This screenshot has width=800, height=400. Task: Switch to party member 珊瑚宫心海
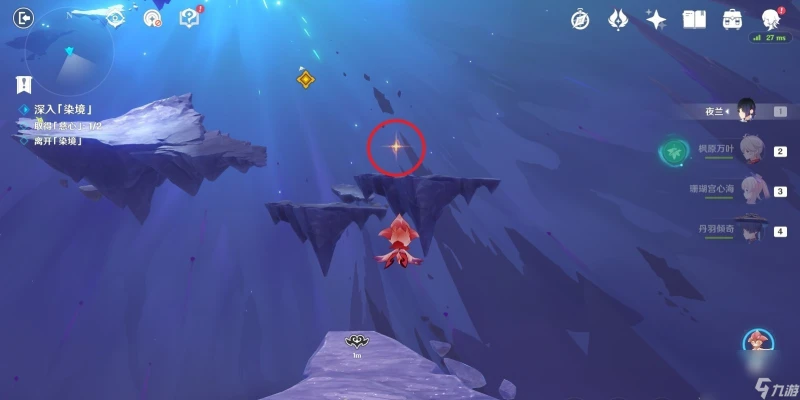click(x=751, y=190)
